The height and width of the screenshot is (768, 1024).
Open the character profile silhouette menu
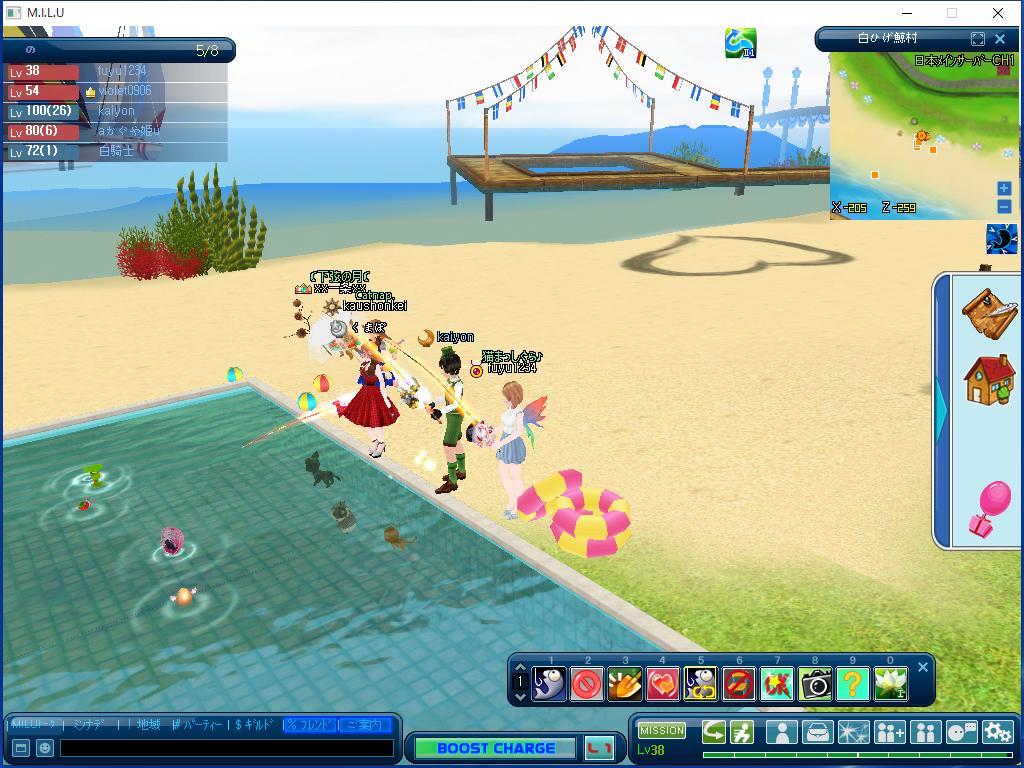781,732
